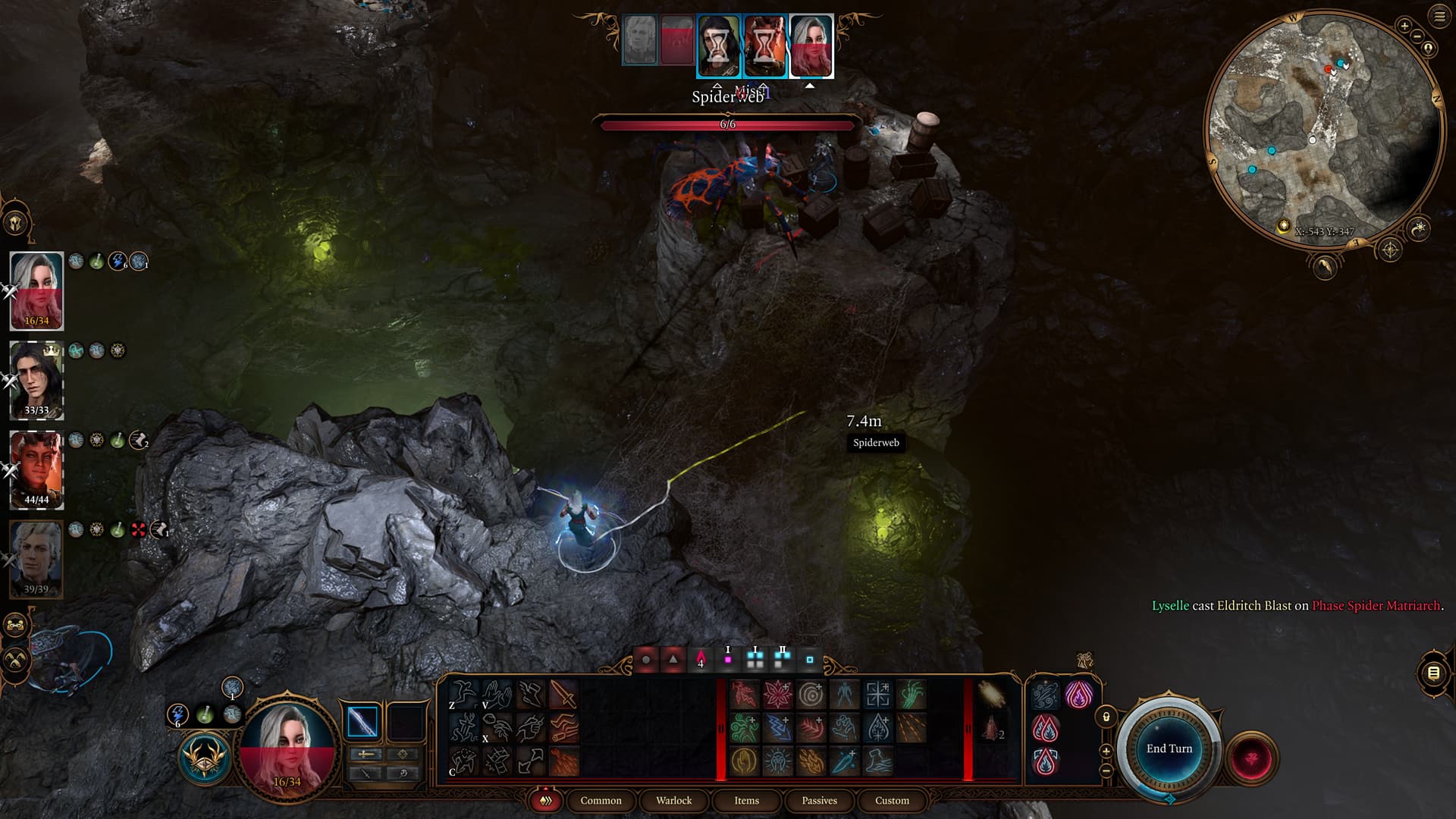1456x819 pixels.
Task: Show the Items hotbar tab
Action: (x=746, y=800)
